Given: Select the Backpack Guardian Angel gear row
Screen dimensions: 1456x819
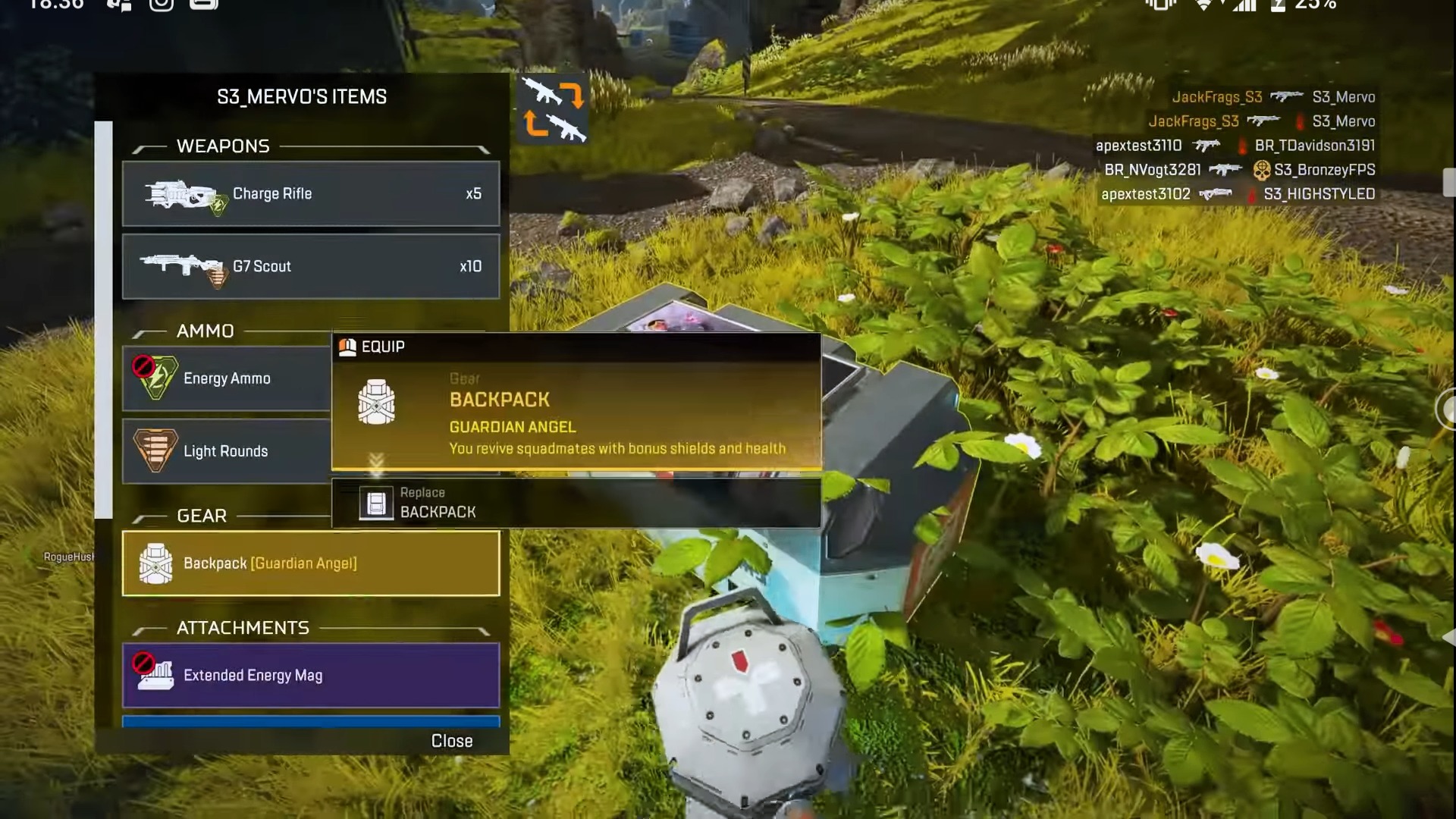Looking at the screenshot, I should tap(311, 563).
